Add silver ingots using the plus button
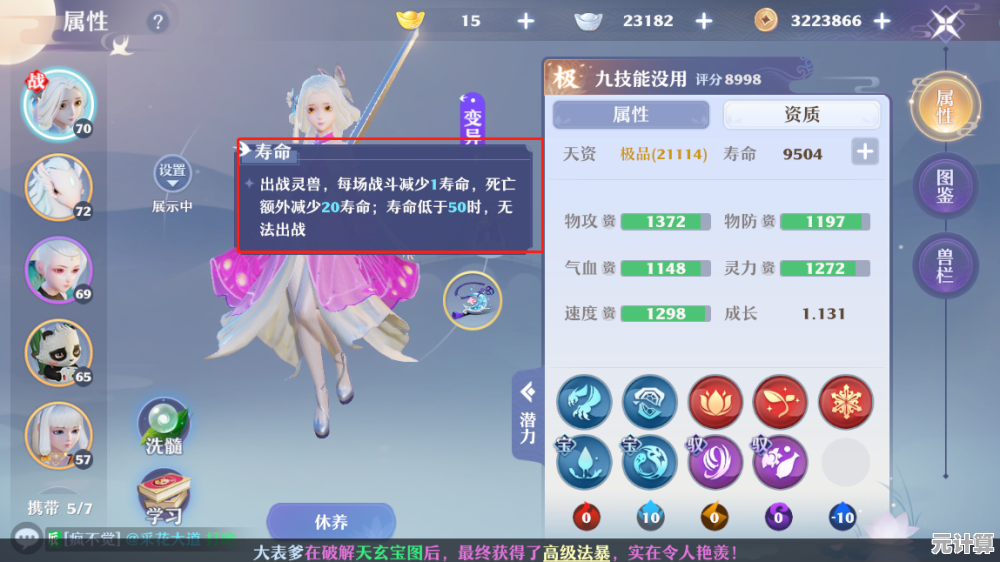Screen dimensions: 1000x562 tap(704, 21)
